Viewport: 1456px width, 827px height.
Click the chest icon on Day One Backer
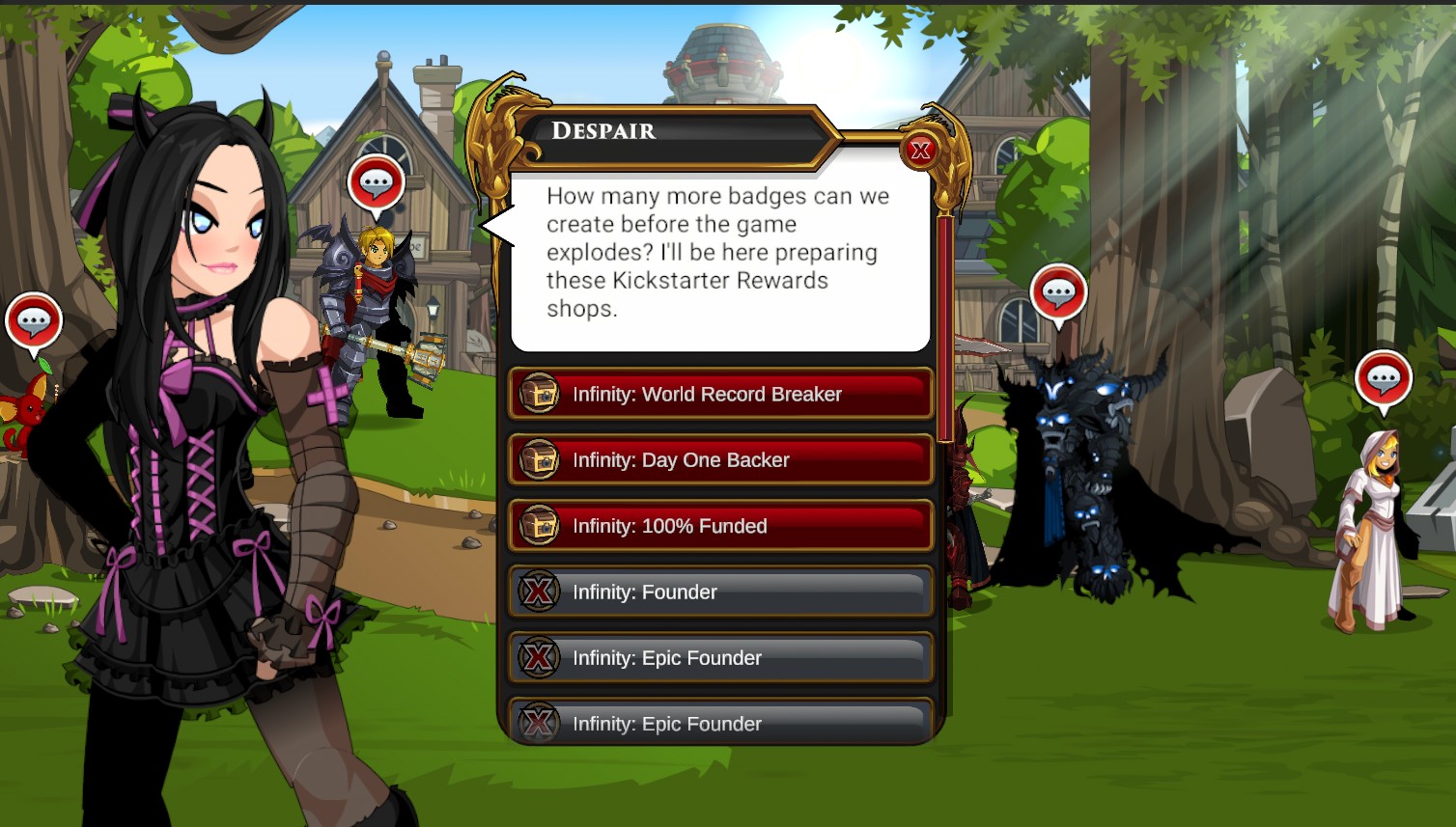click(539, 460)
